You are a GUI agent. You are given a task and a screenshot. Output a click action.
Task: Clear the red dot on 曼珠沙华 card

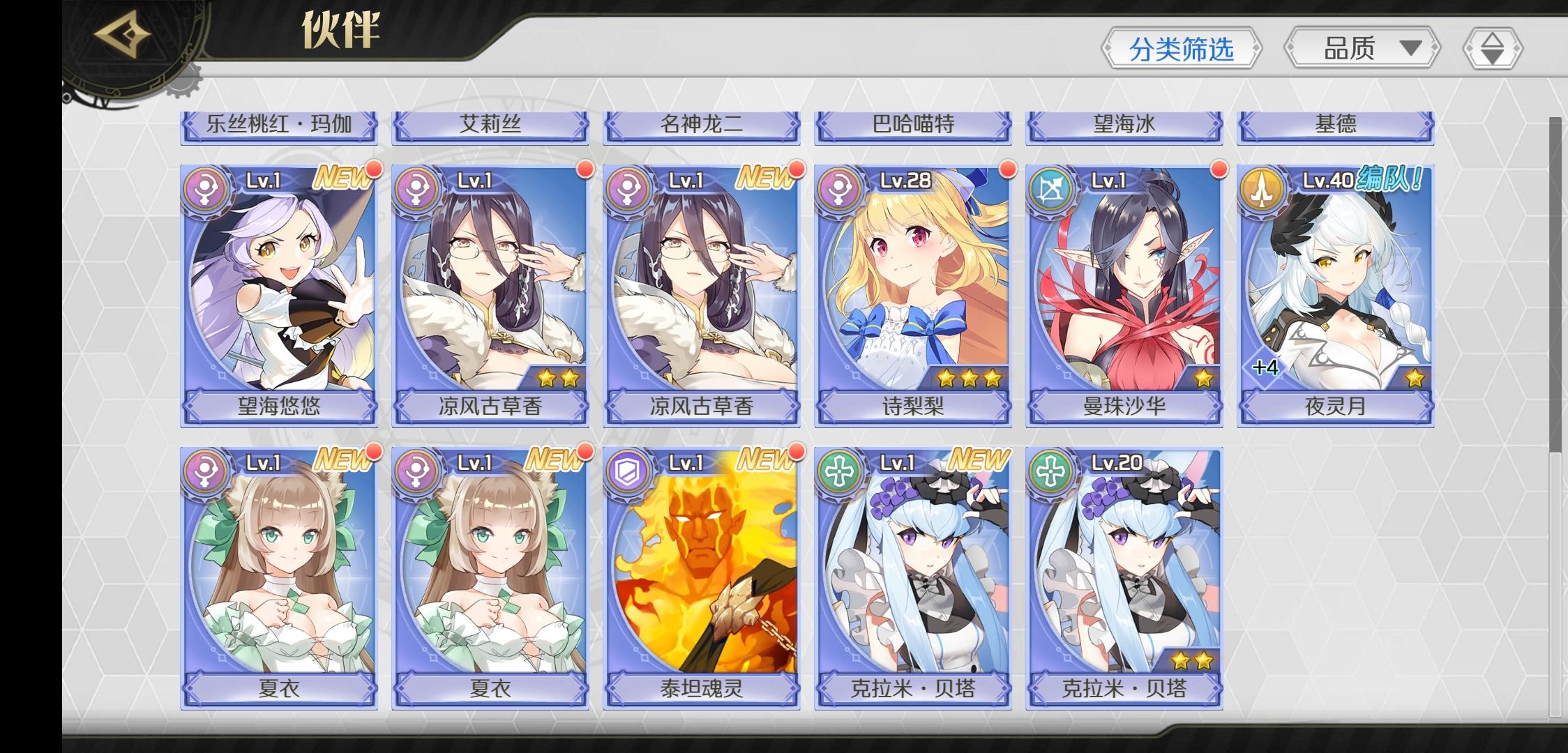click(1217, 169)
